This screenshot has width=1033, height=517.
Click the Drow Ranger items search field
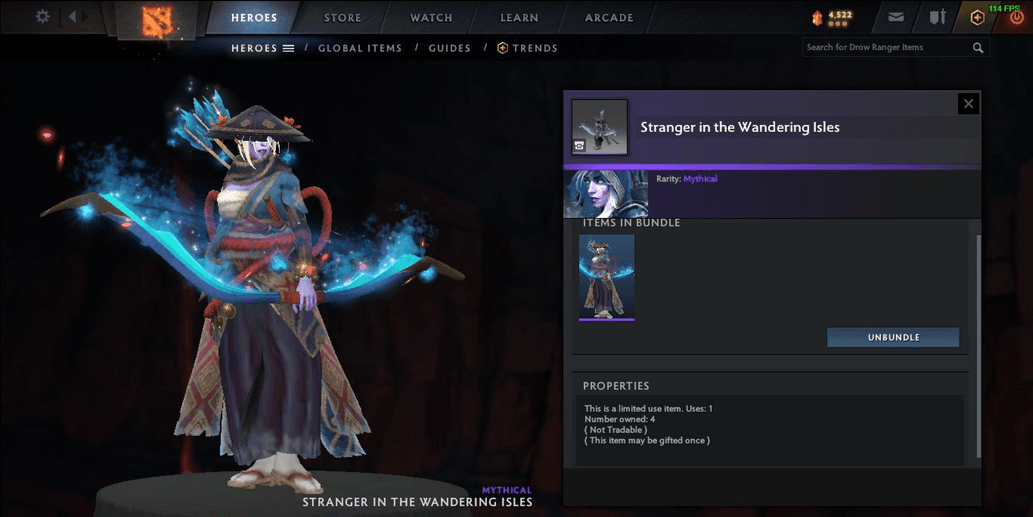[885, 47]
